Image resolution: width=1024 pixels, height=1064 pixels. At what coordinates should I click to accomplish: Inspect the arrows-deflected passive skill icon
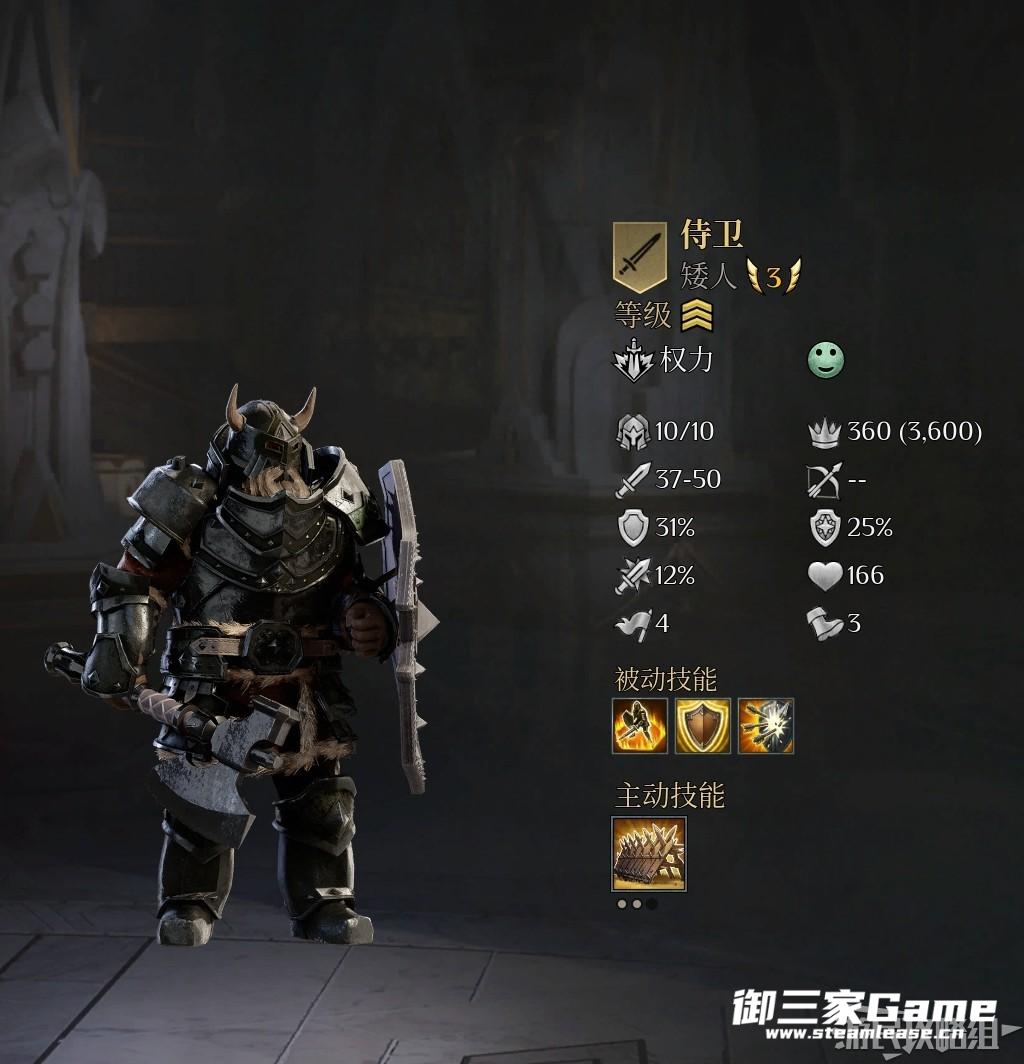(766, 726)
